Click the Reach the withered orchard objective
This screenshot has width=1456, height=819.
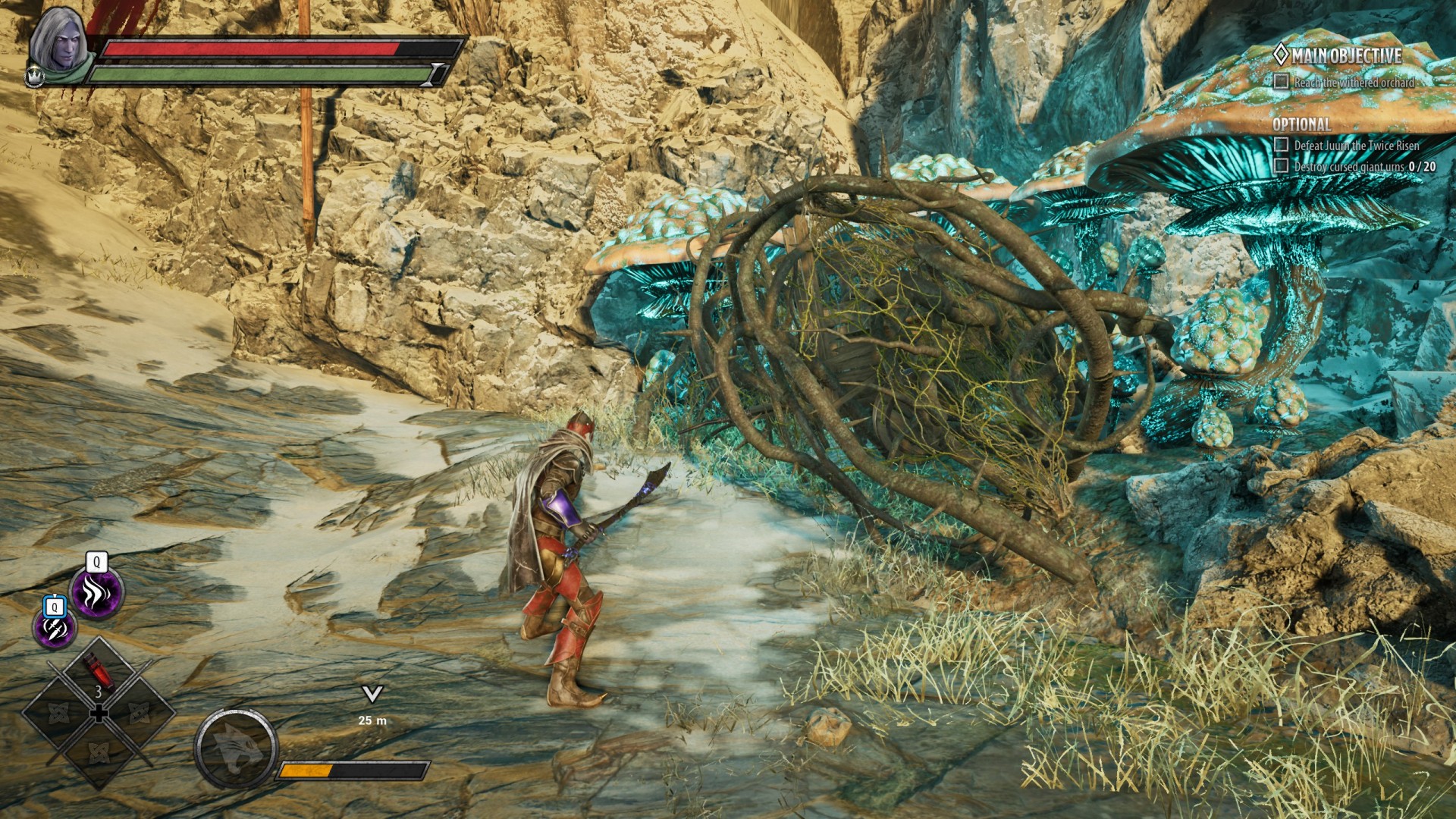coord(1354,82)
